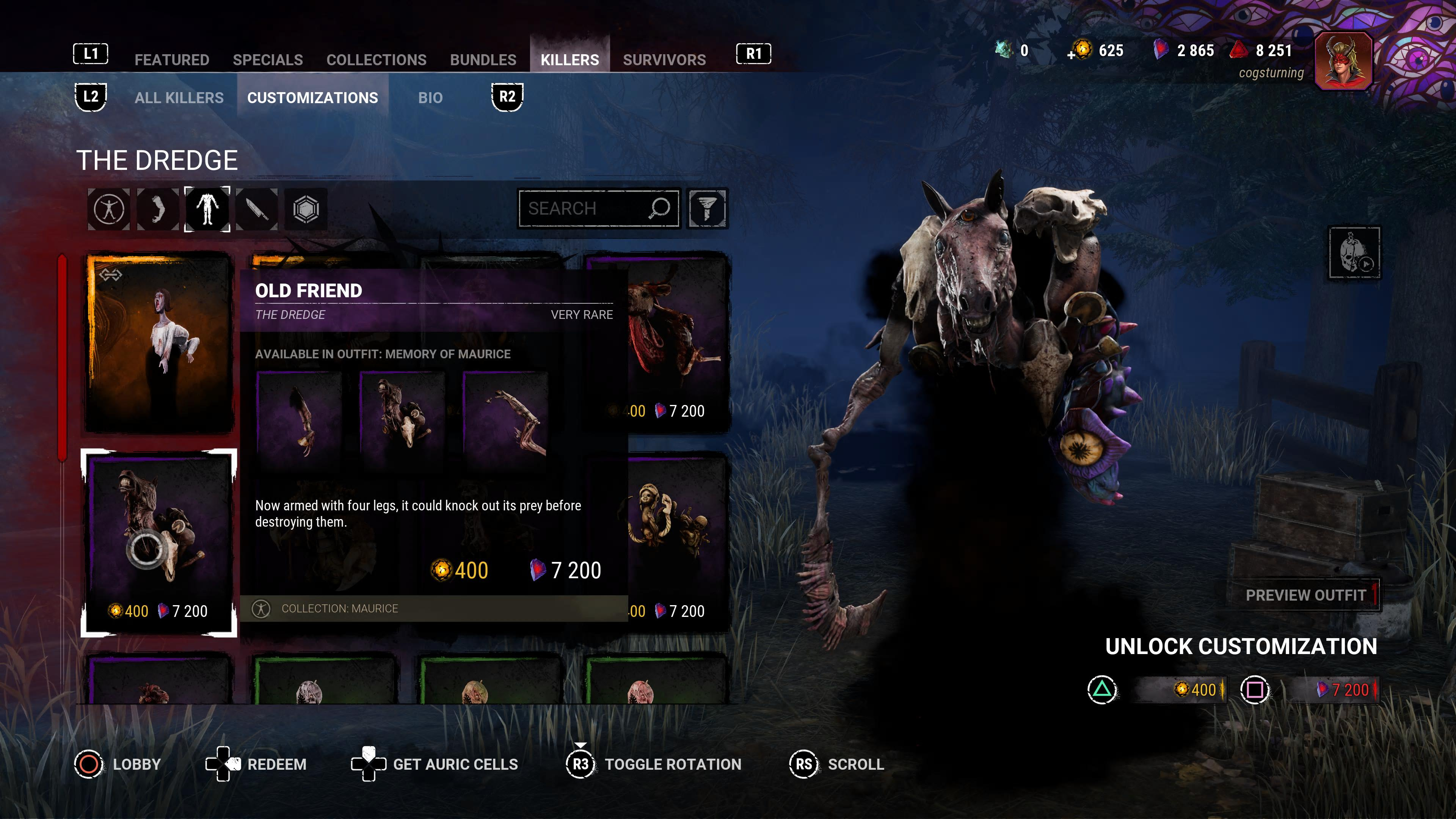Screen dimensions: 1456x819
Task: Preview the full outfit
Action: 1305,595
